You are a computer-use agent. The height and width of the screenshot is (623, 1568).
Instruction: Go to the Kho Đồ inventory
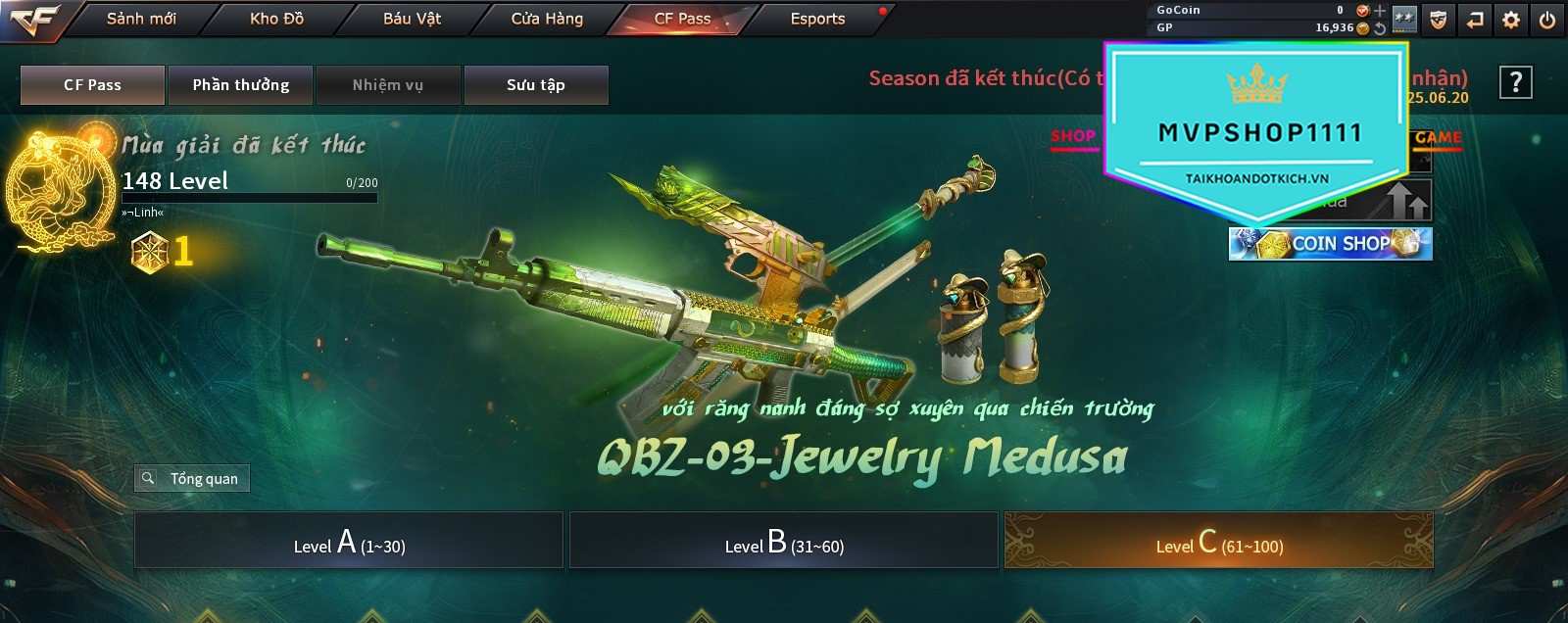click(x=276, y=19)
